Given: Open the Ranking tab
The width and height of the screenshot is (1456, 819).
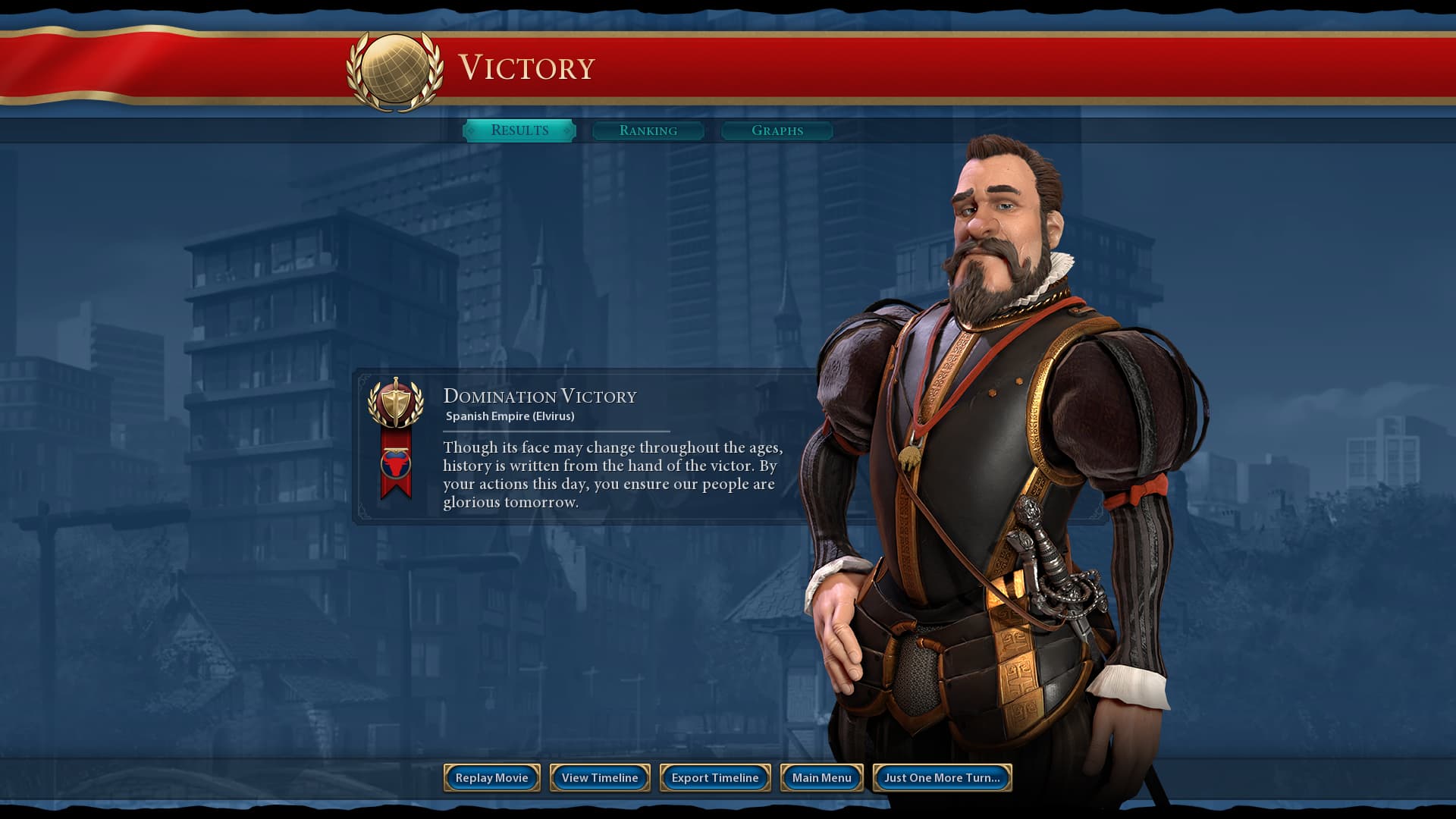Looking at the screenshot, I should tap(648, 130).
